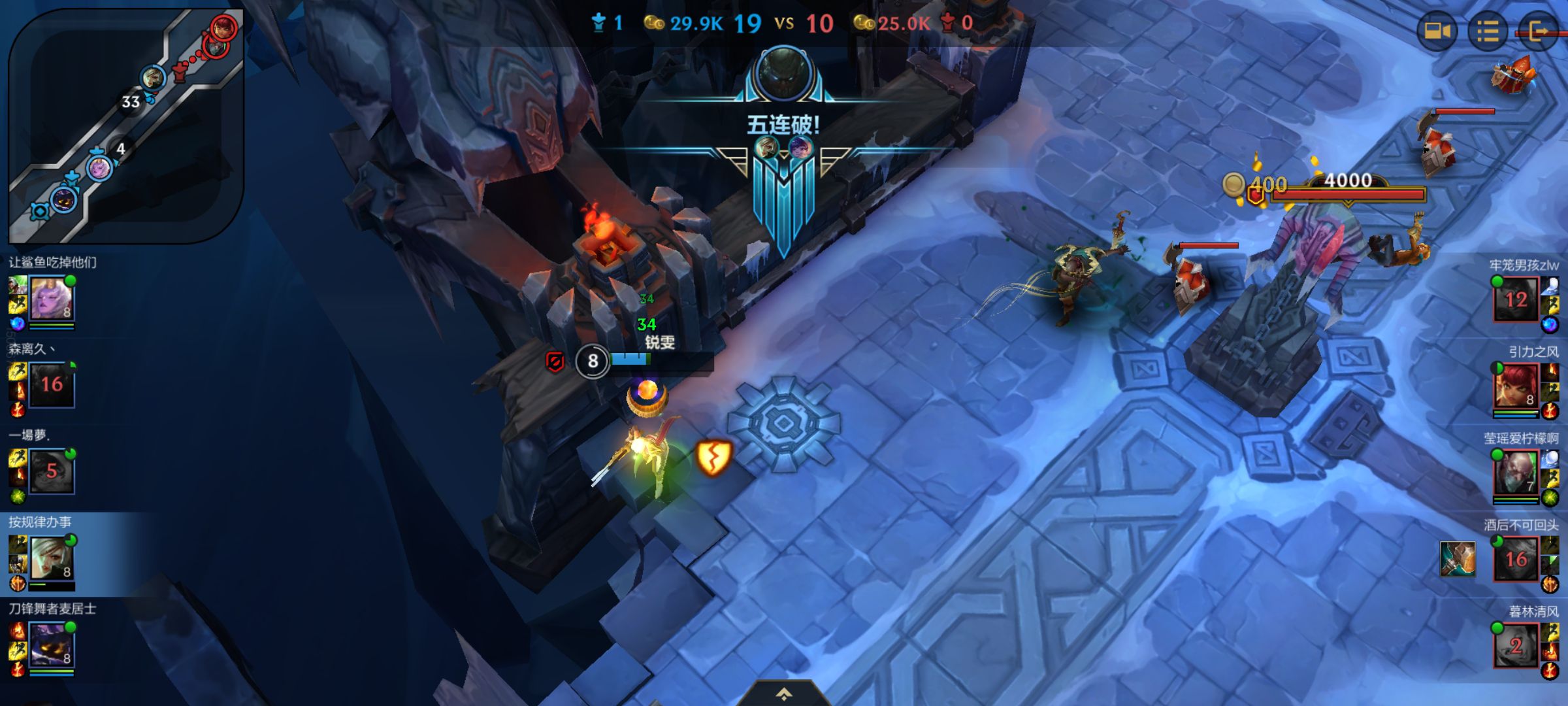Exit the spectator match
The height and width of the screenshot is (706, 1568).
[x=1539, y=31]
